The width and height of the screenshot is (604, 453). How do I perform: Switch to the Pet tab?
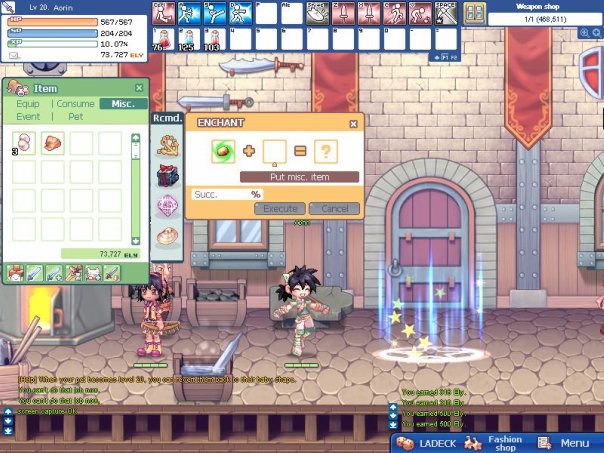click(x=76, y=117)
